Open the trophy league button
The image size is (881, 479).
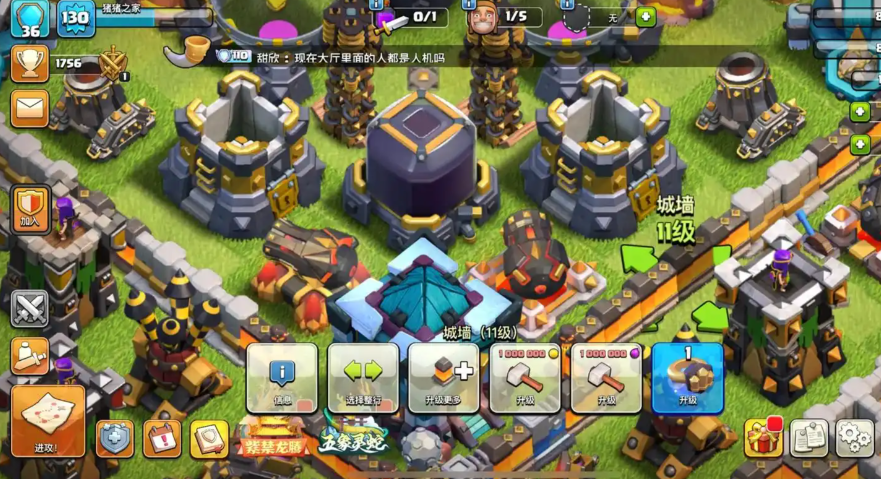tap(30, 64)
